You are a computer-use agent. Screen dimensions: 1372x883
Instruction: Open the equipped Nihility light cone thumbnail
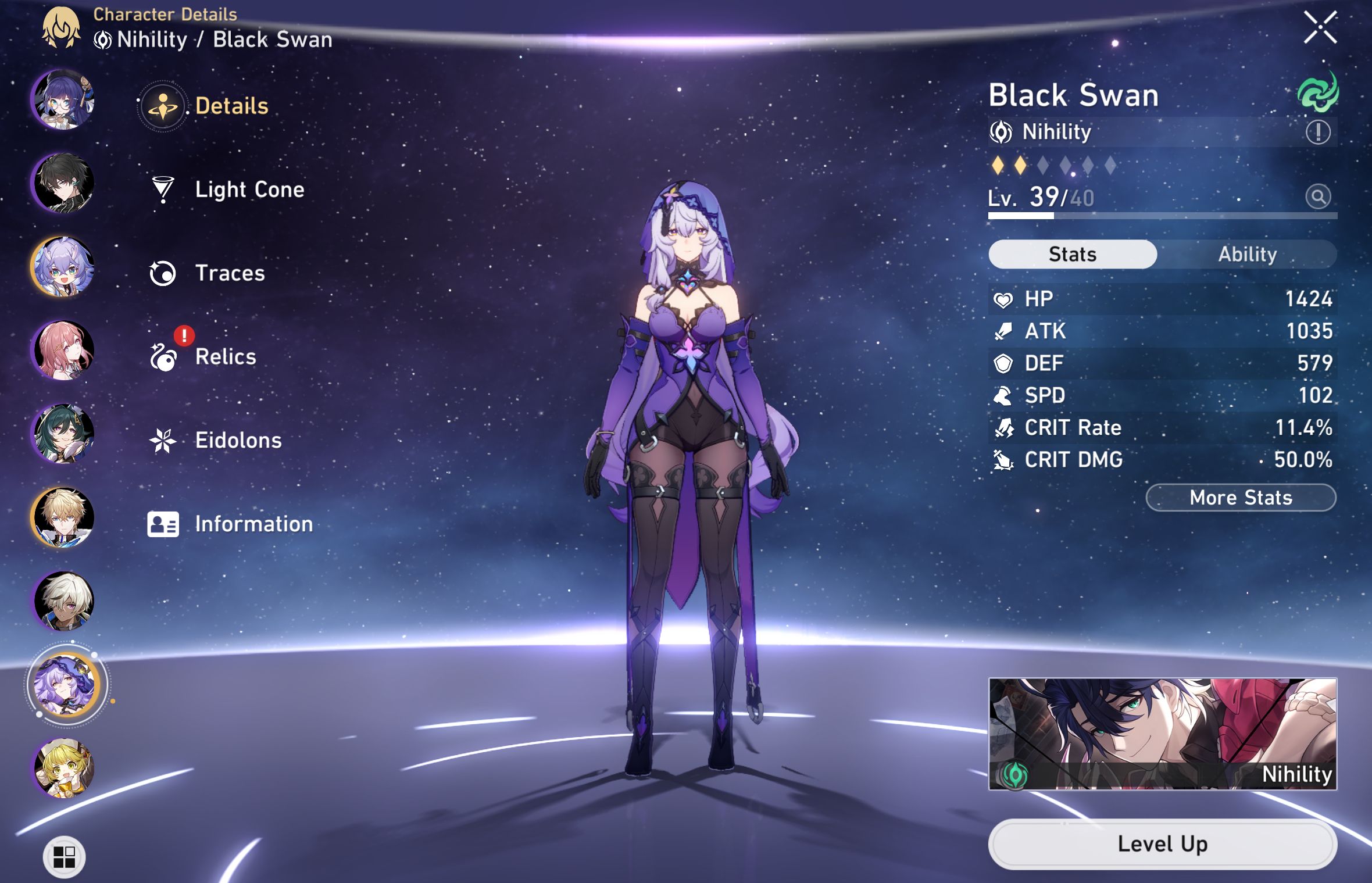click(x=1162, y=734)
